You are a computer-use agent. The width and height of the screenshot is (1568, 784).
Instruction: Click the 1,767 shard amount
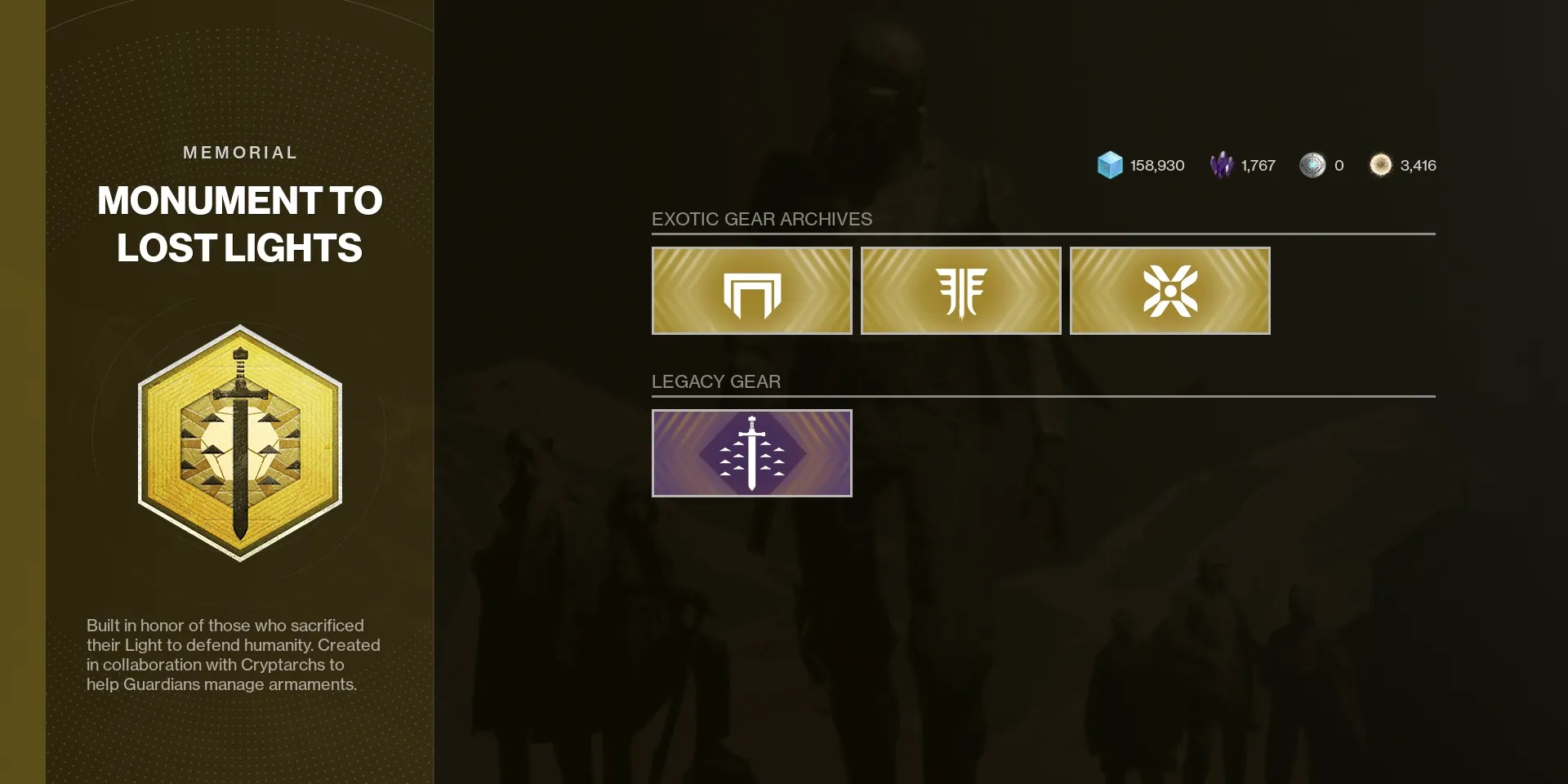(1258, 165)
